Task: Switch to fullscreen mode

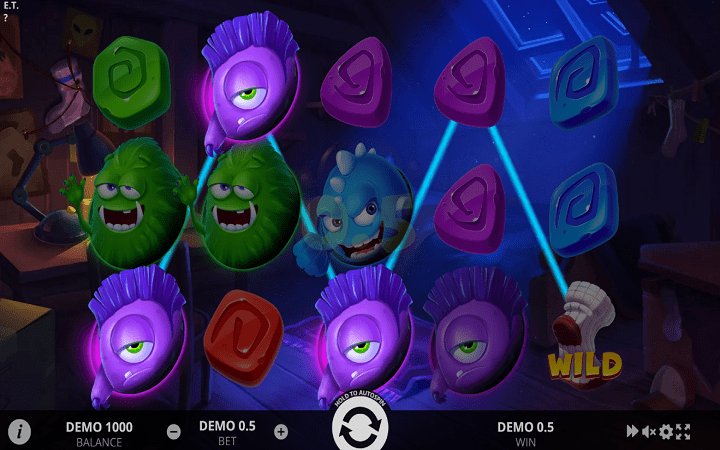Action: [x=683, y=432]
